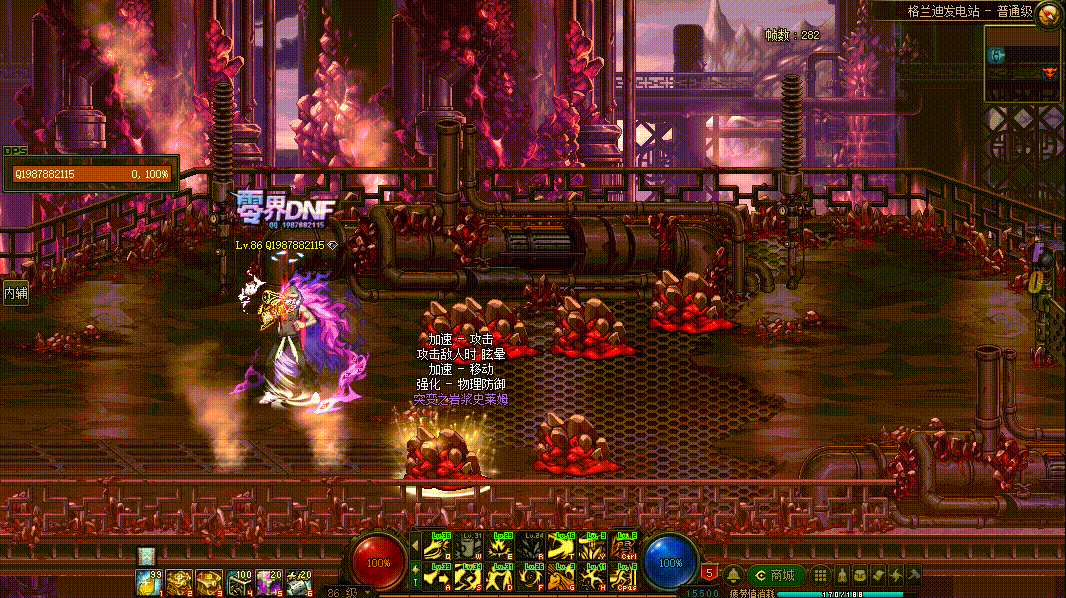1066x598 pixels.
Task: Click the 内辅 side tab
Action: pos(15,294)
